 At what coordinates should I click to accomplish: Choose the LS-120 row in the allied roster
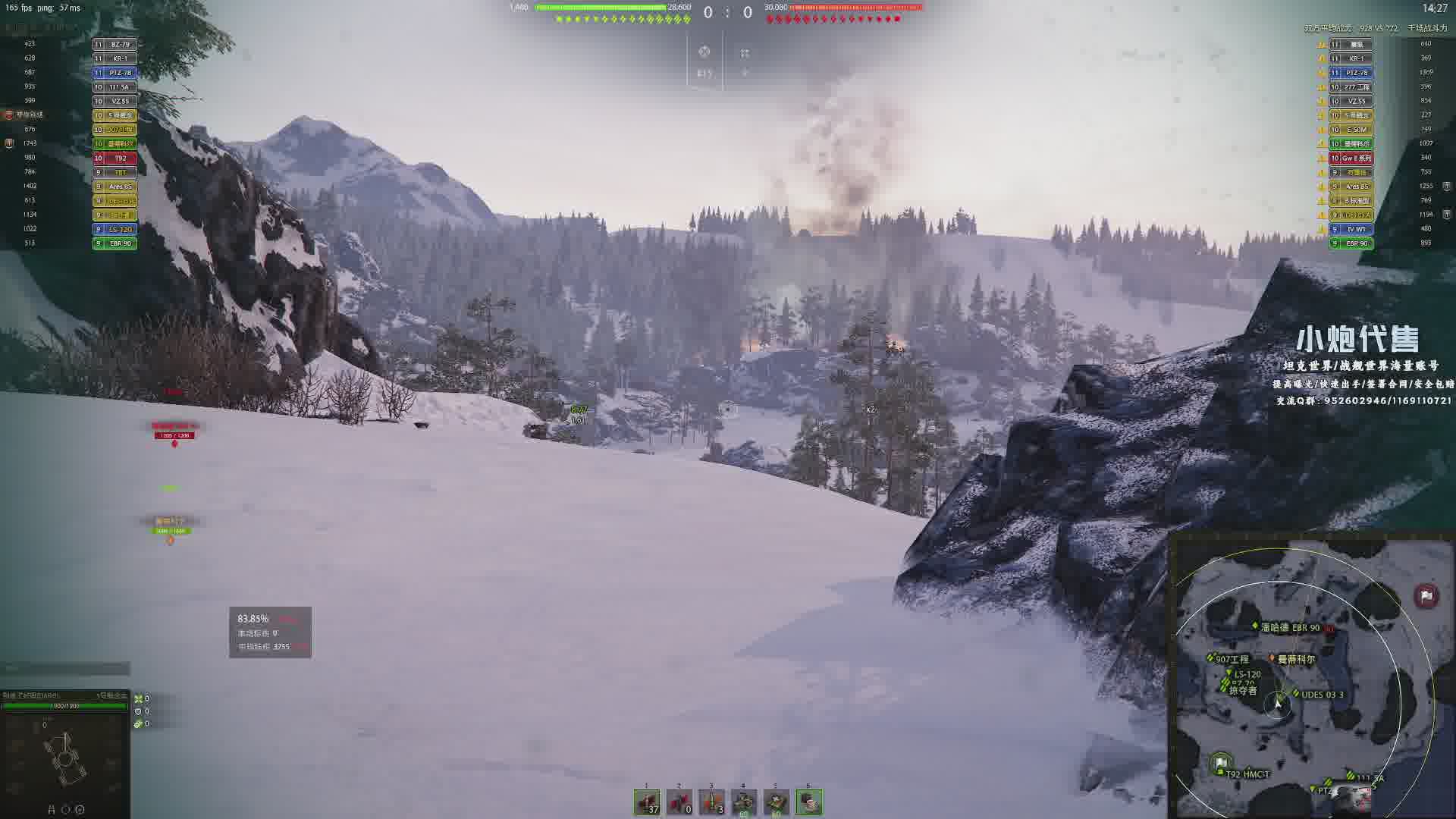point(115,229)
